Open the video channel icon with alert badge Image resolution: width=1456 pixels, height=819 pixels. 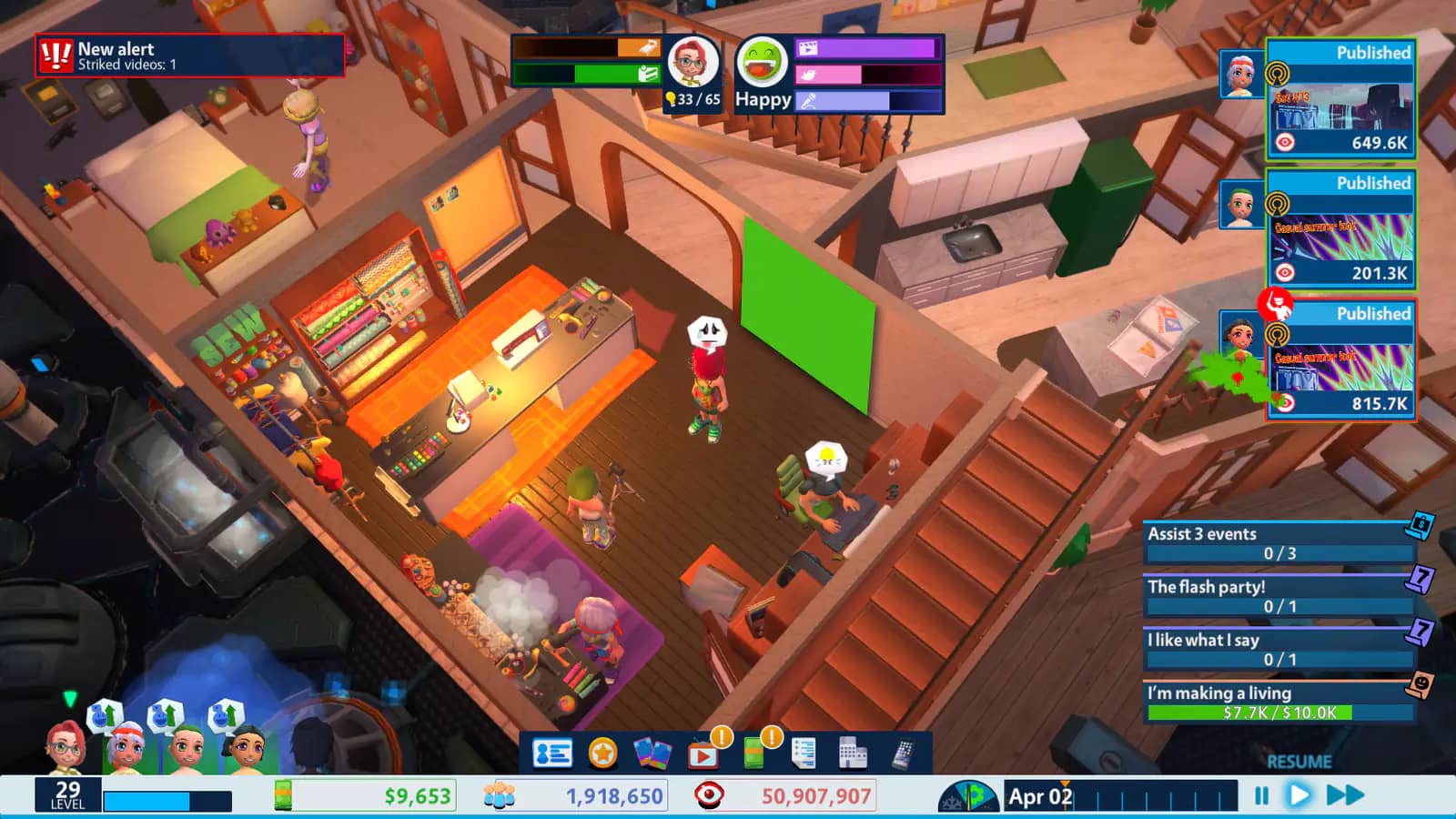pyautogui.click(x=704, y=753)
